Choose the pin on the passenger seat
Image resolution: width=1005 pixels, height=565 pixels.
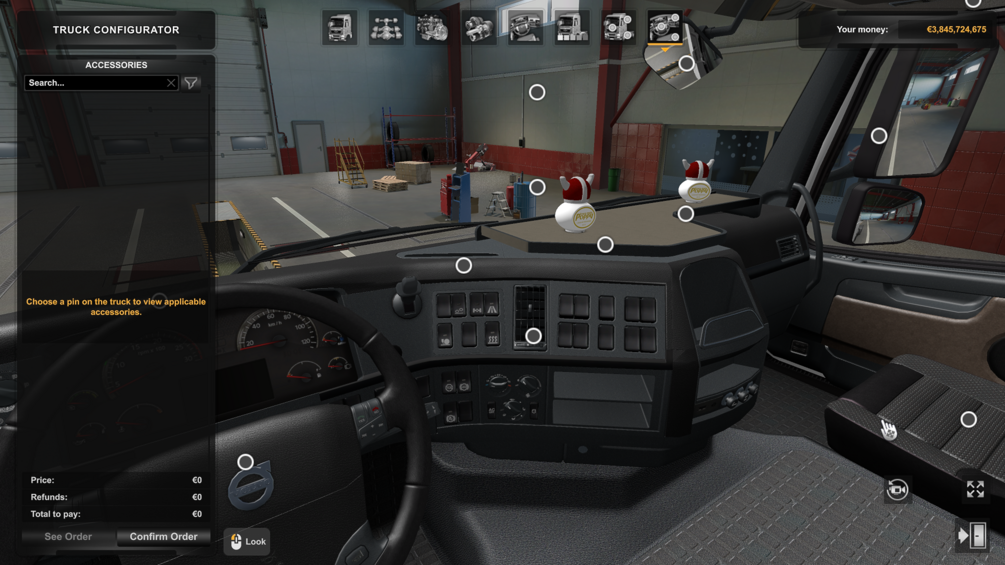[x=968, y=420]
